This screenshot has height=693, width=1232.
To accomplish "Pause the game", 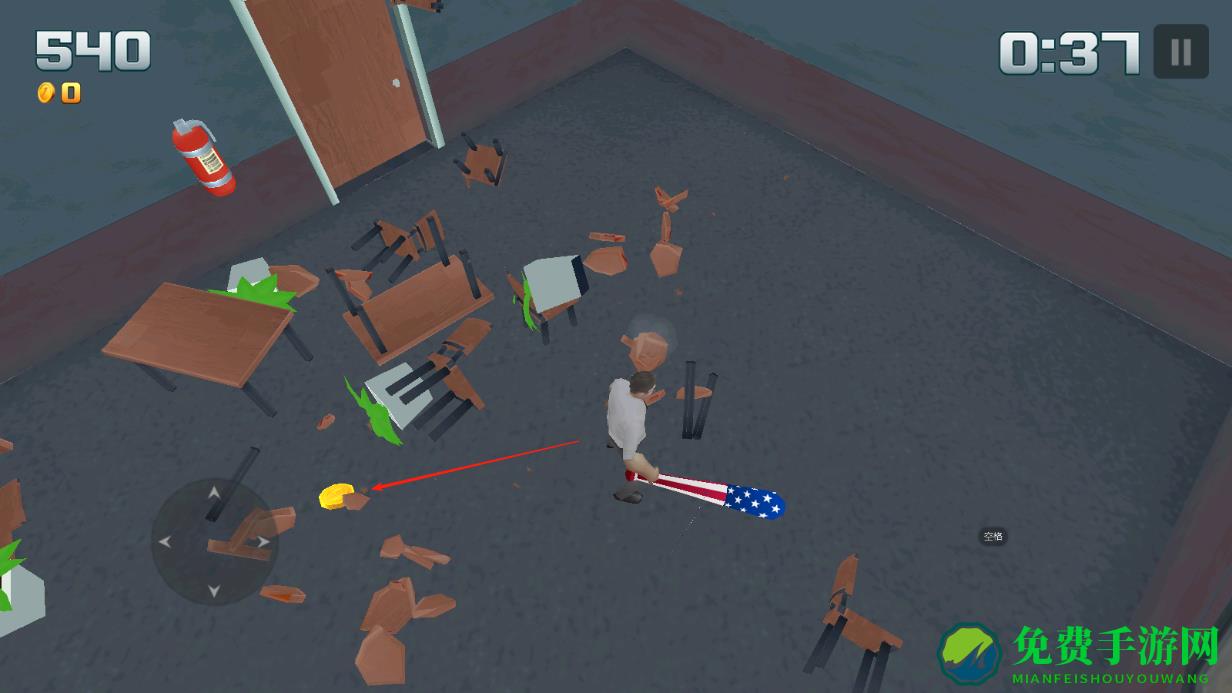I will [x=1181, y=51].
